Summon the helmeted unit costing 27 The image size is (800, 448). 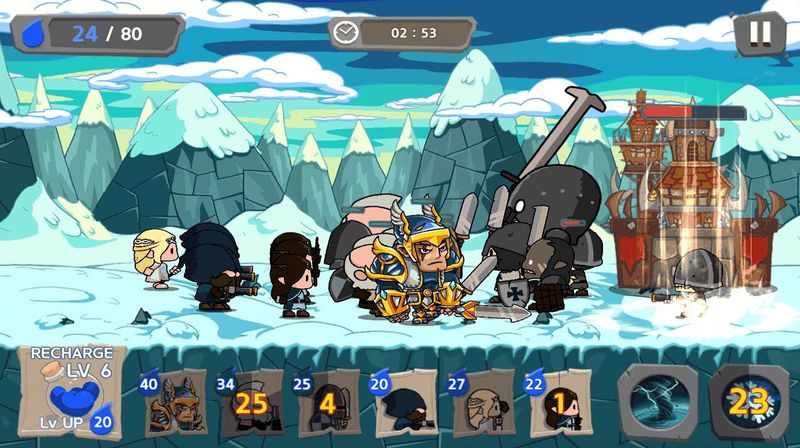click(x=482, y=403)
